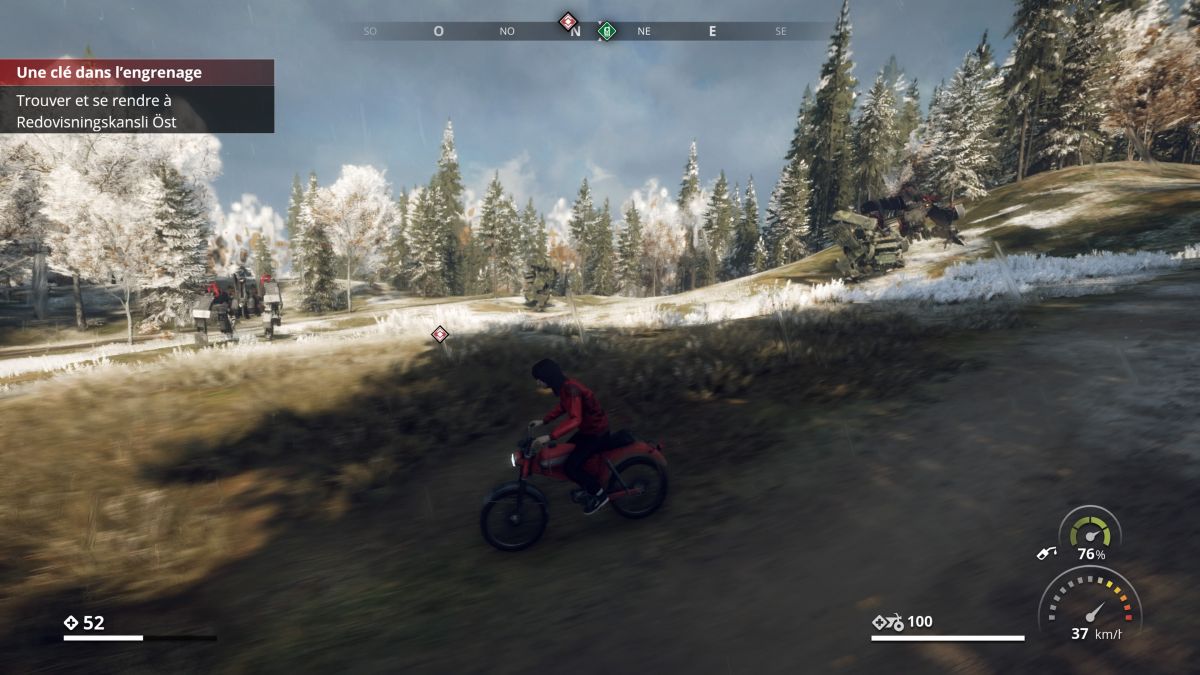Image resolution: width=1200 pixels, height=675 pixels.
Task: Select the green marker on the compass
Action: (606, 30)
